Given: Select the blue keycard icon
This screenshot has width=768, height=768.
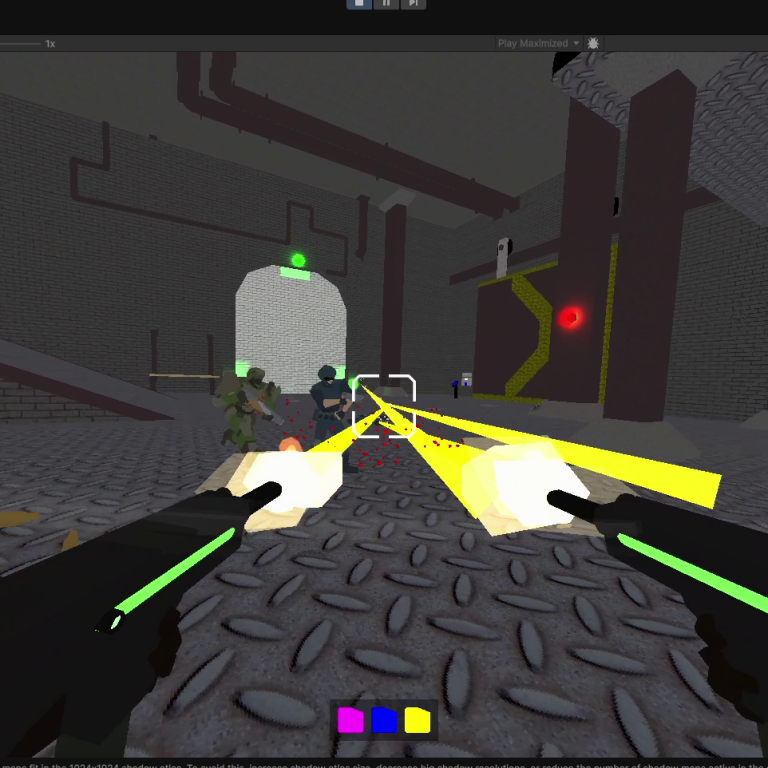Looking at the screenshot, I should point(384,720).
